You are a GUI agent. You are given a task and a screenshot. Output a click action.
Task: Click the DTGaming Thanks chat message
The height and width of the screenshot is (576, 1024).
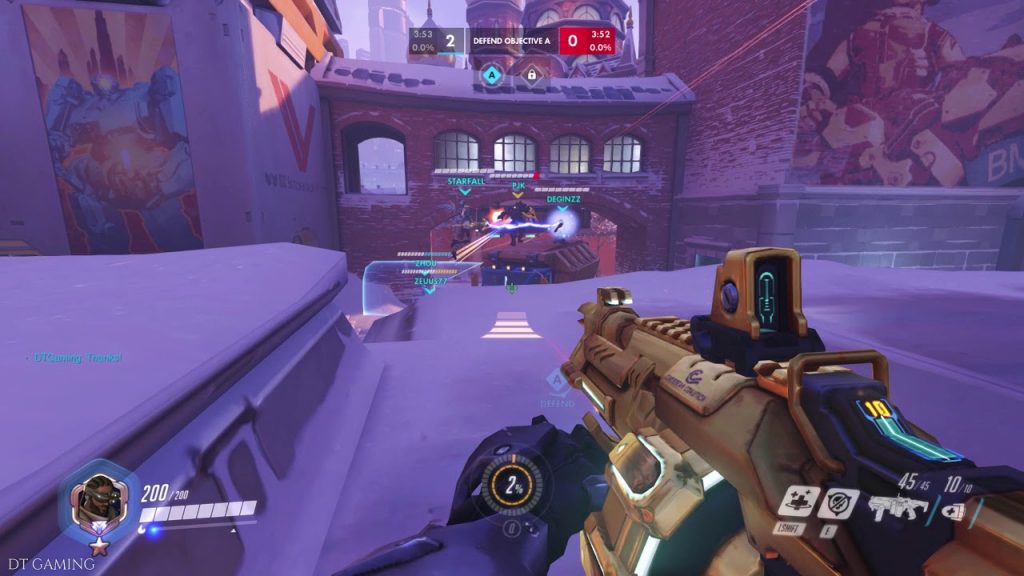[x=78, y=357]
